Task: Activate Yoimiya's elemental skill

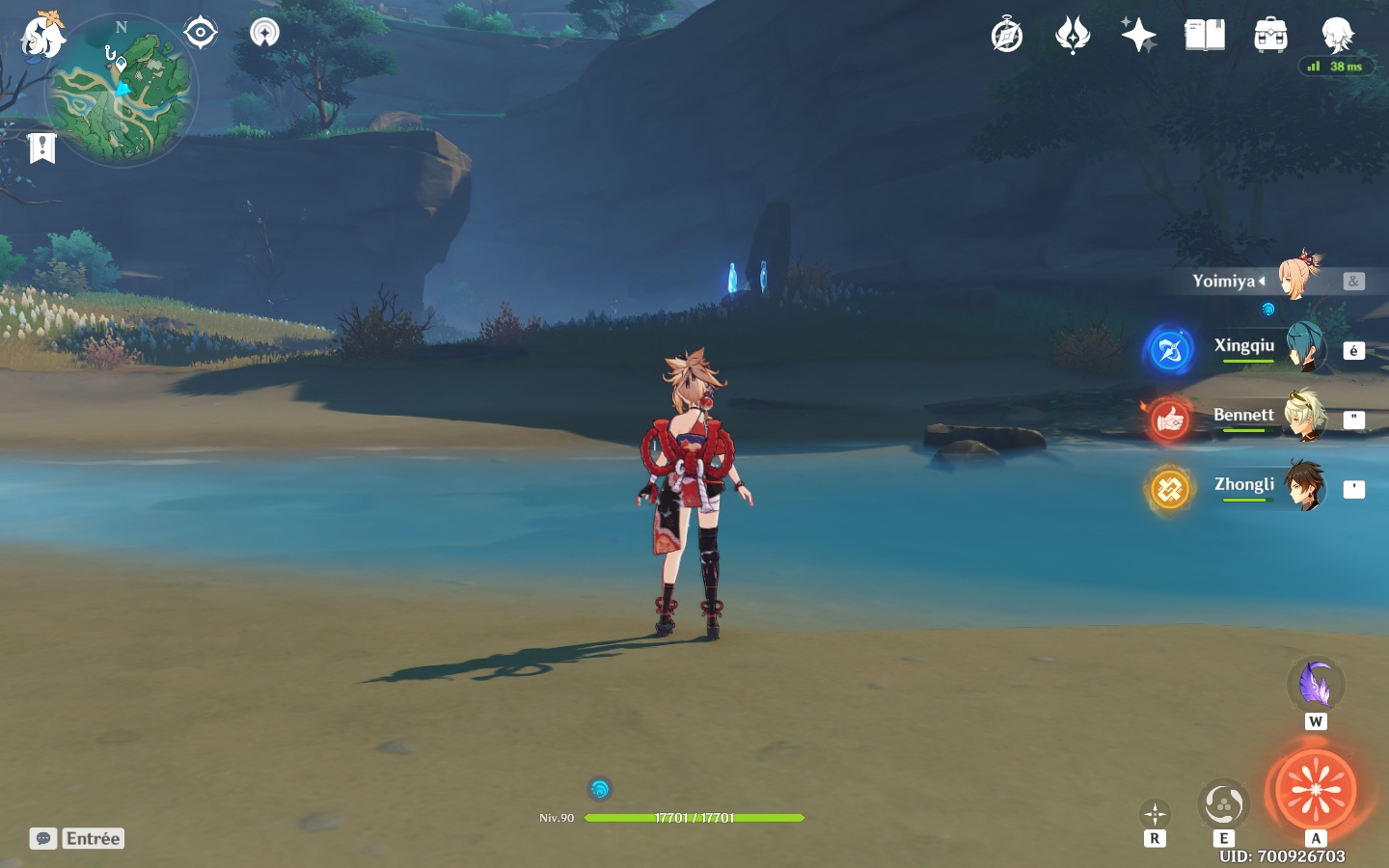Action: point(1223,804)
